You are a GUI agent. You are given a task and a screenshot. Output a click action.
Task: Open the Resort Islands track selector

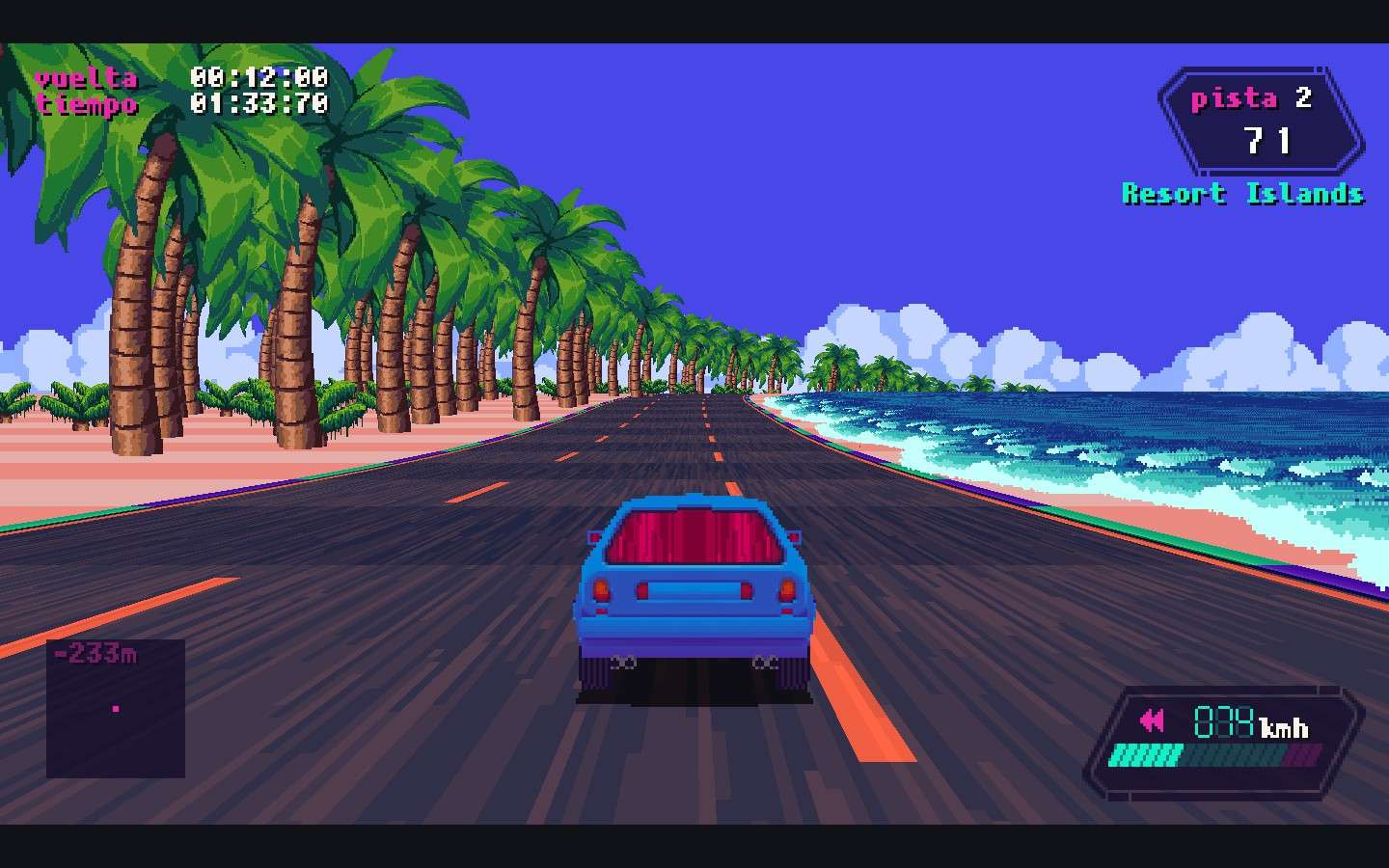click(1242, 194)
